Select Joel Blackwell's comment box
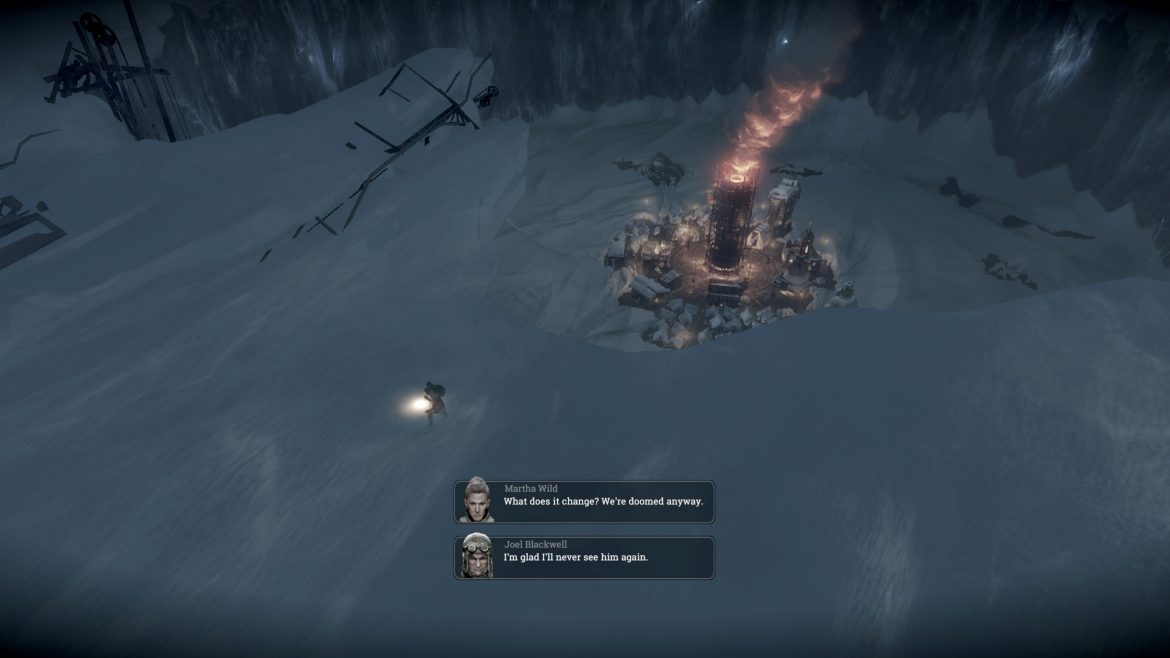The width and height of the screenshot is (1170, 658). point(584,557)
